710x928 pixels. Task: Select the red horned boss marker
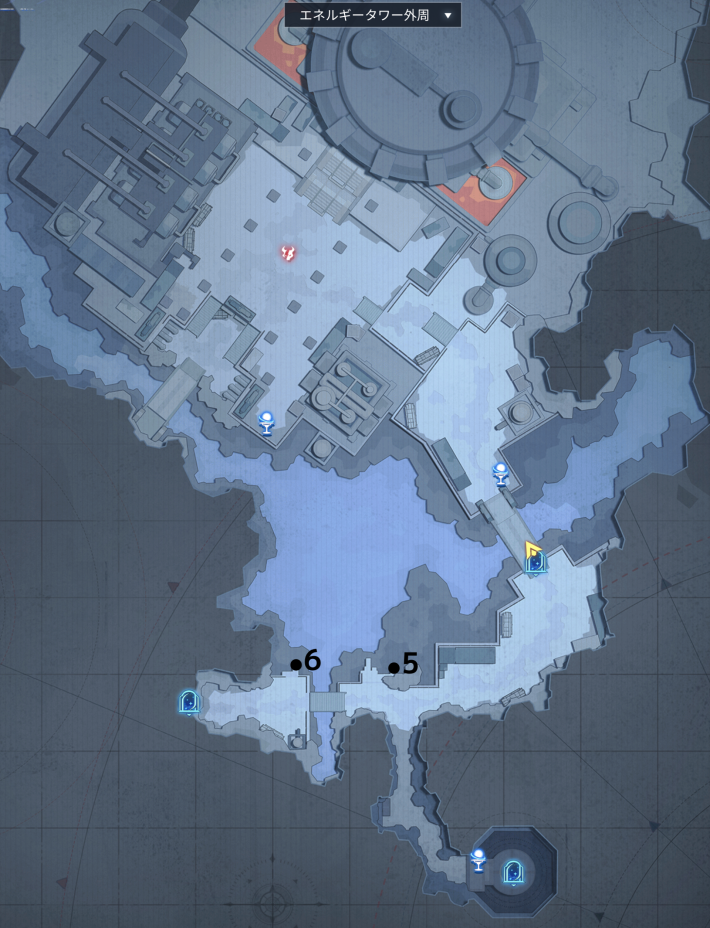tap(288, 253)
